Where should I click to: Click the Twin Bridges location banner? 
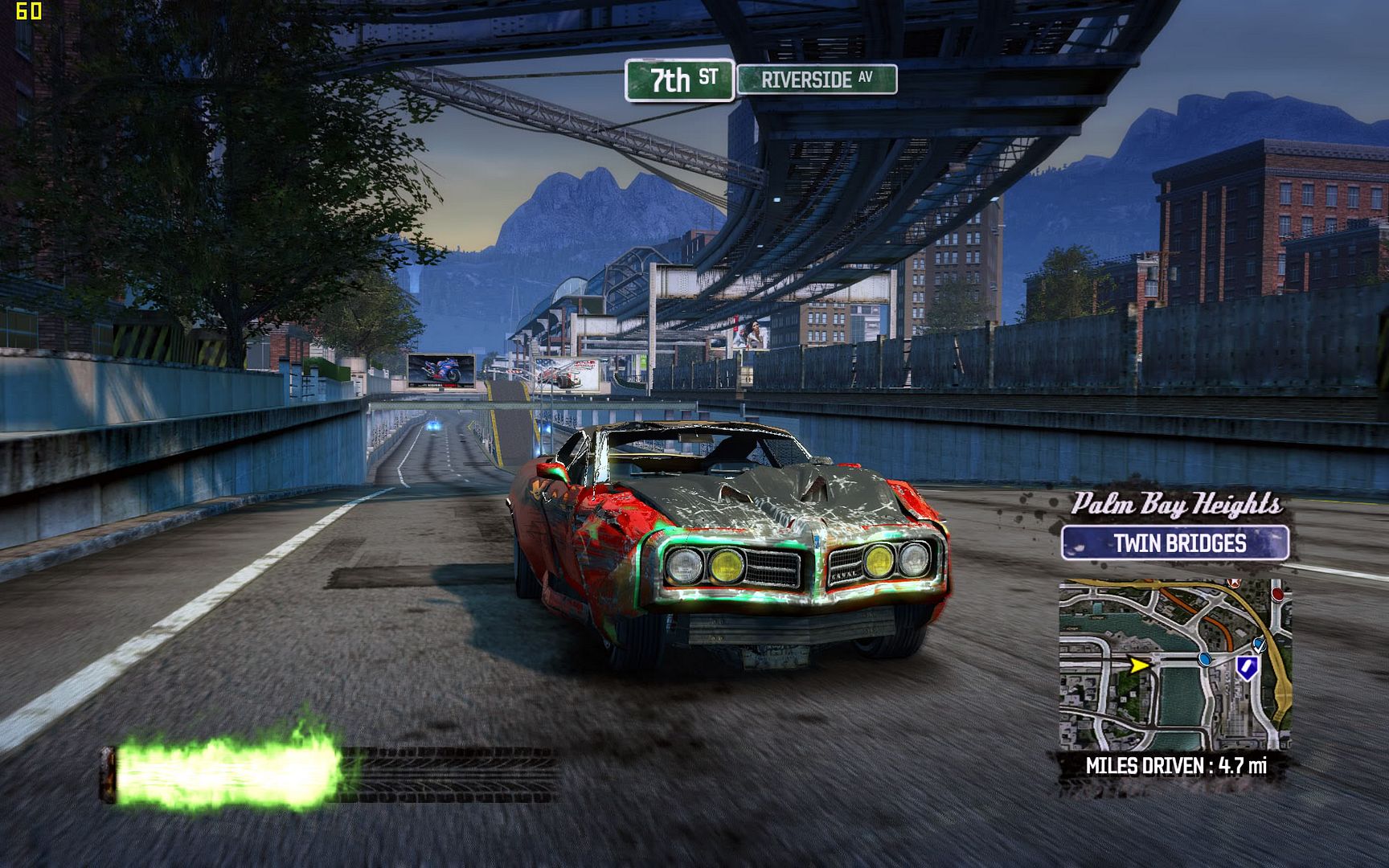tap(1175, 543)
